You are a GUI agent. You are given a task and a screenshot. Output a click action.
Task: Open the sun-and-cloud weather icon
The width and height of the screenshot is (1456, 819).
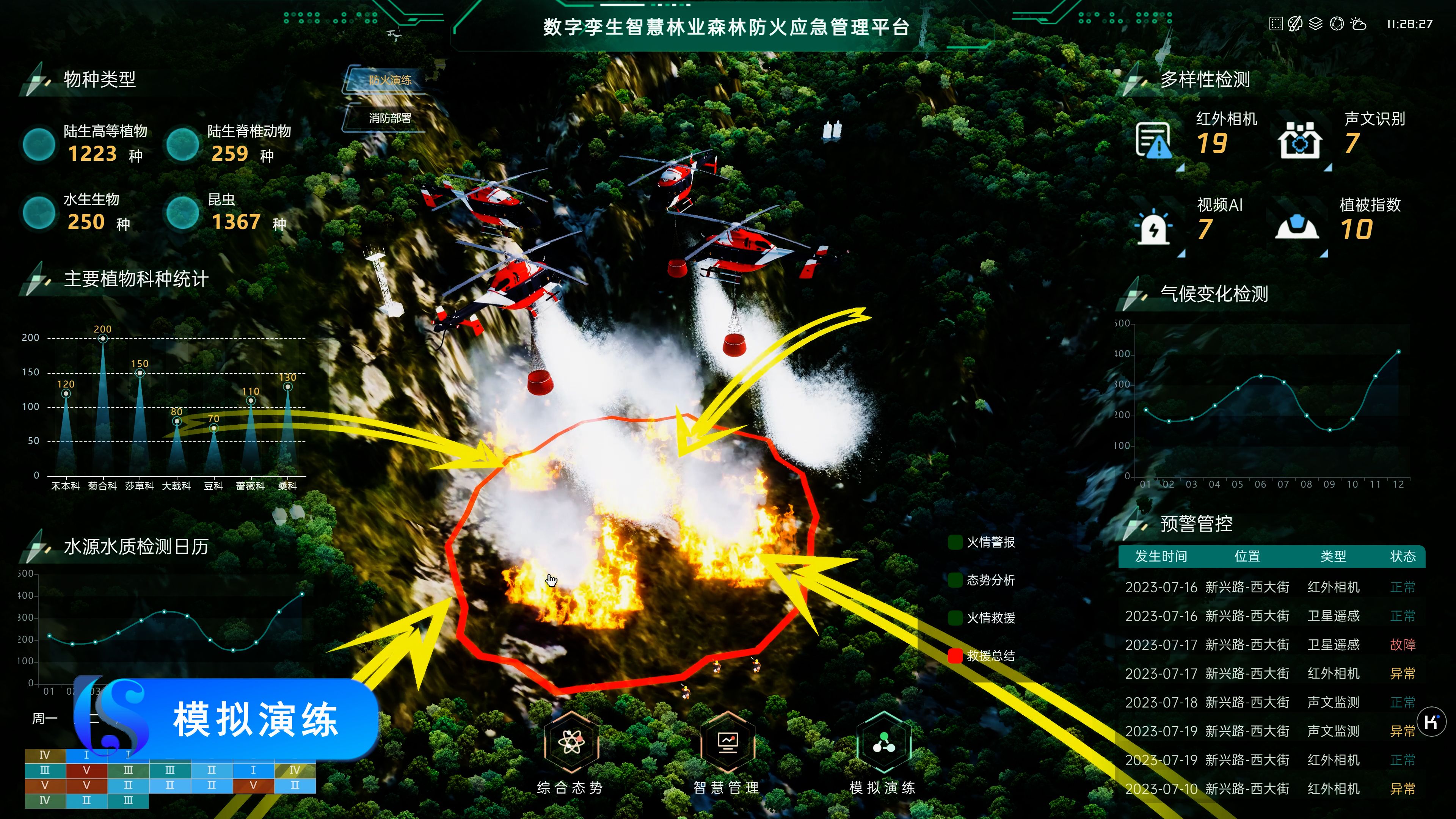coord(1358,24)
